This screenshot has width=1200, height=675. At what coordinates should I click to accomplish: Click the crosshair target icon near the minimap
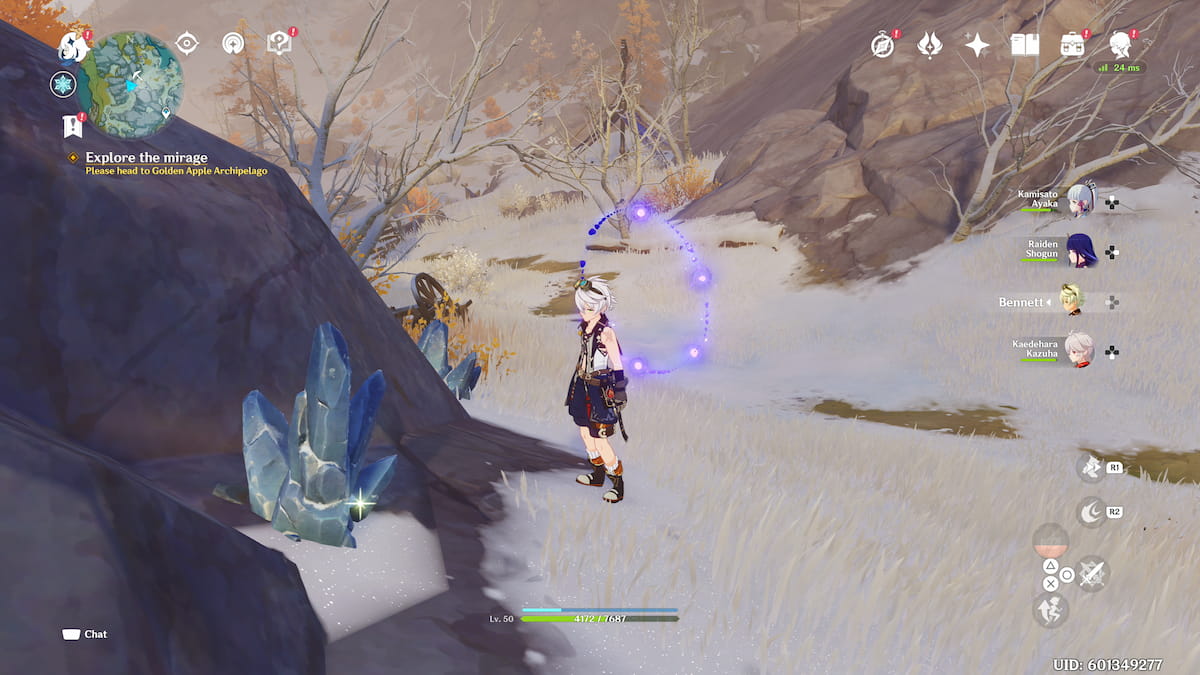tap(186, 43)
